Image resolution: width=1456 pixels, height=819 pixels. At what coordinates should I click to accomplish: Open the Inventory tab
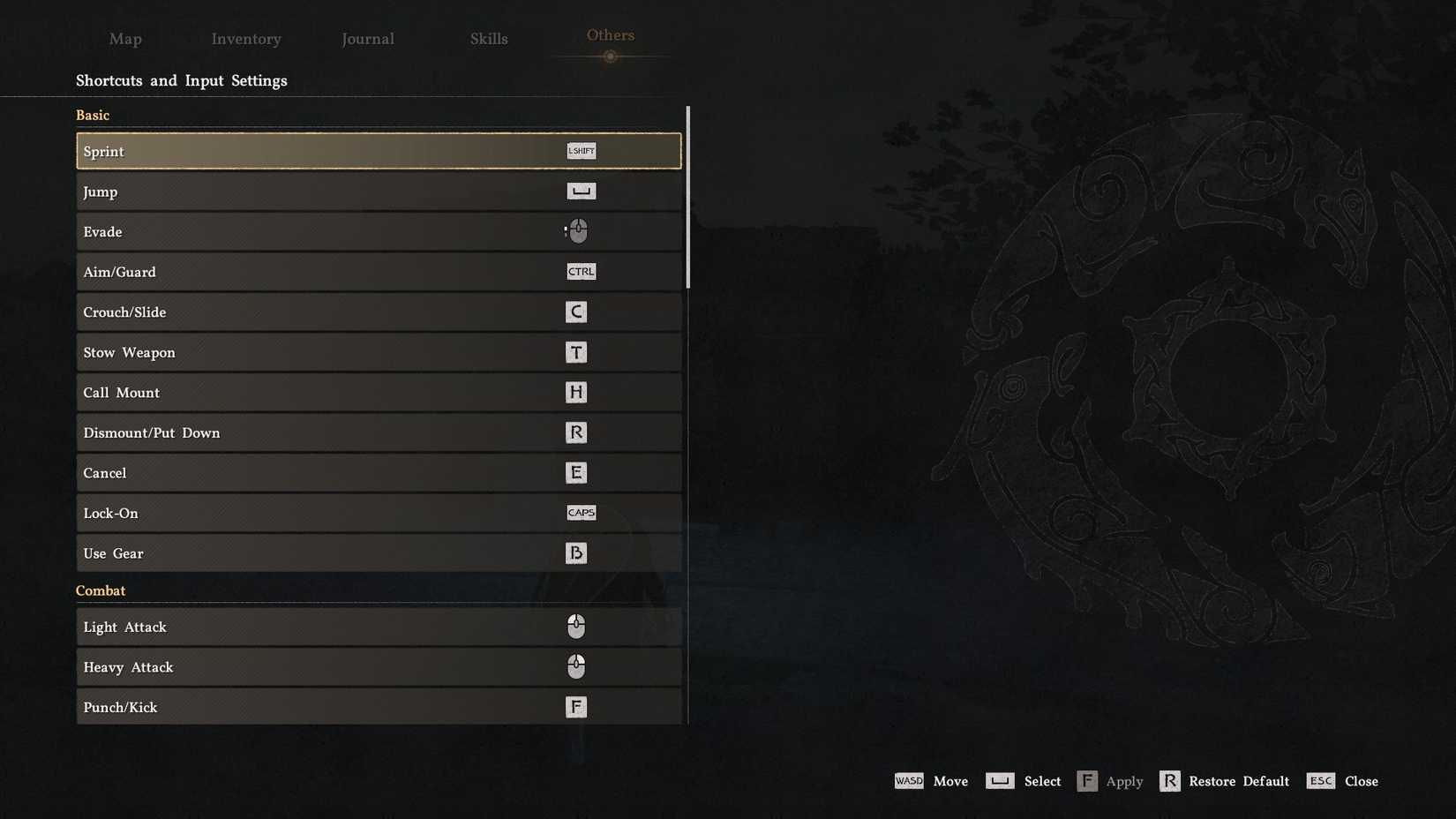tap(245, 39)
